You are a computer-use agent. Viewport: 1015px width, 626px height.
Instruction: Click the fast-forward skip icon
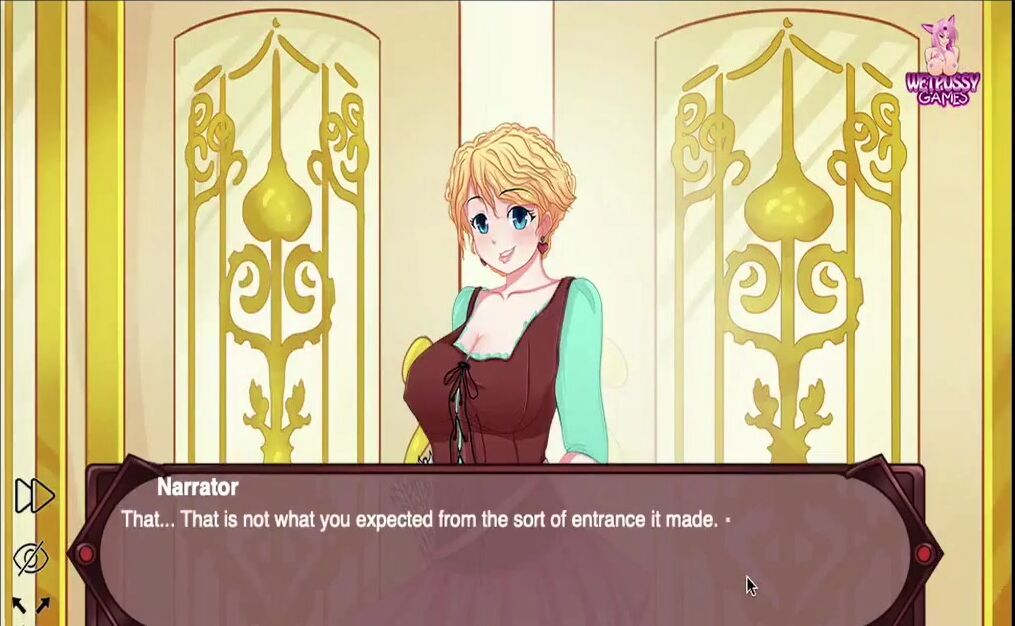tap(34, 495)
